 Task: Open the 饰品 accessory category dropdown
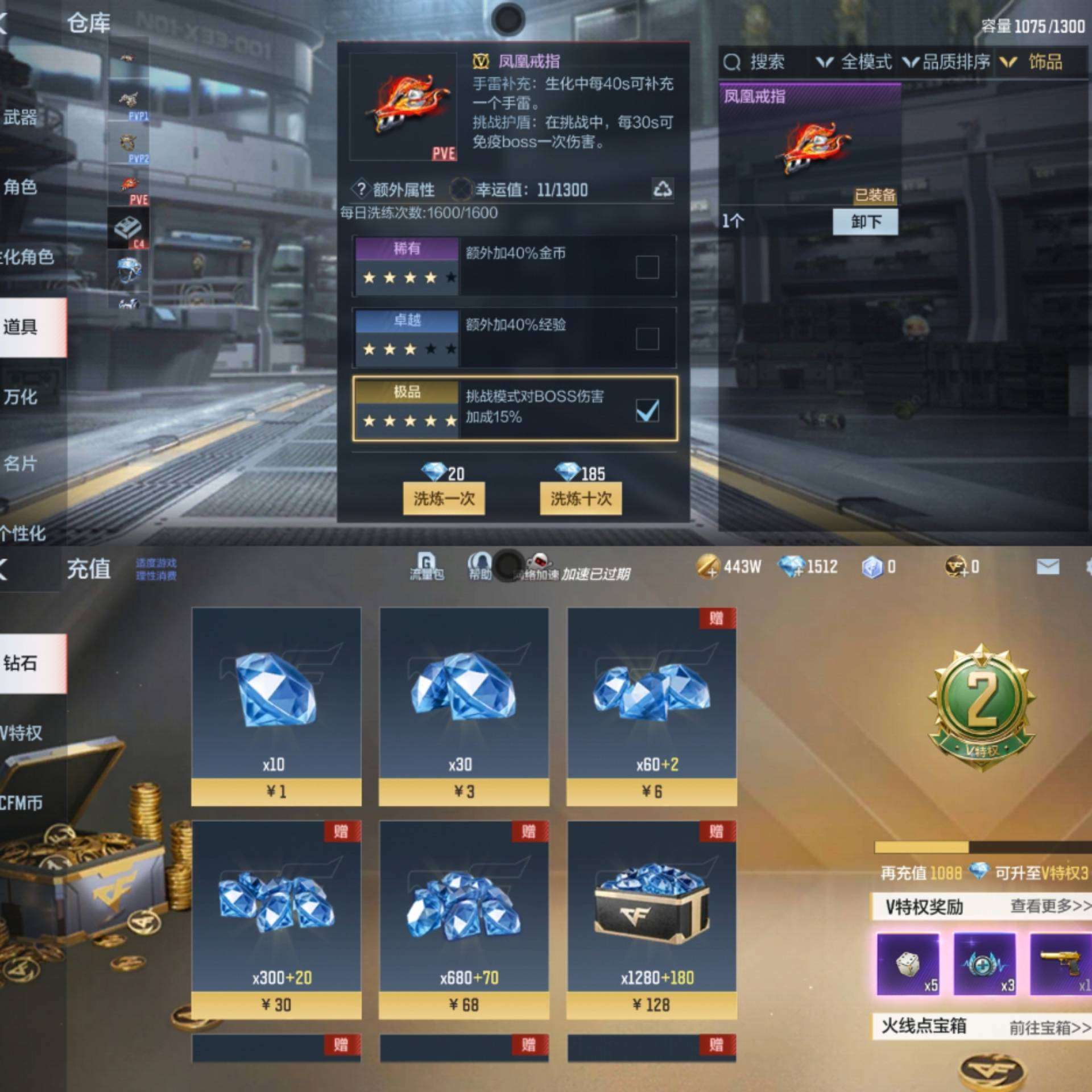pos(1032,62)
